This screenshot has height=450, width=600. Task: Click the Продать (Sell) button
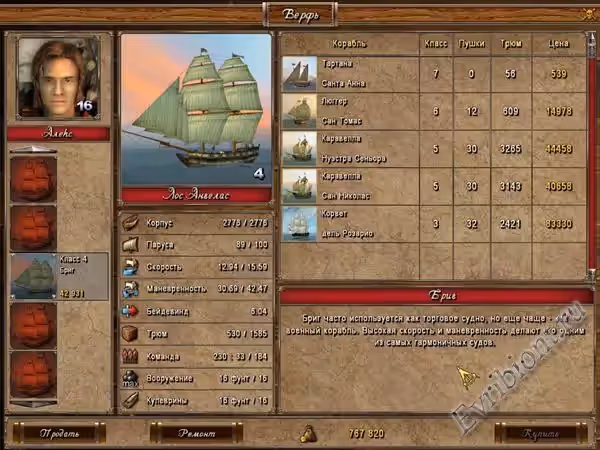[59, 433]
